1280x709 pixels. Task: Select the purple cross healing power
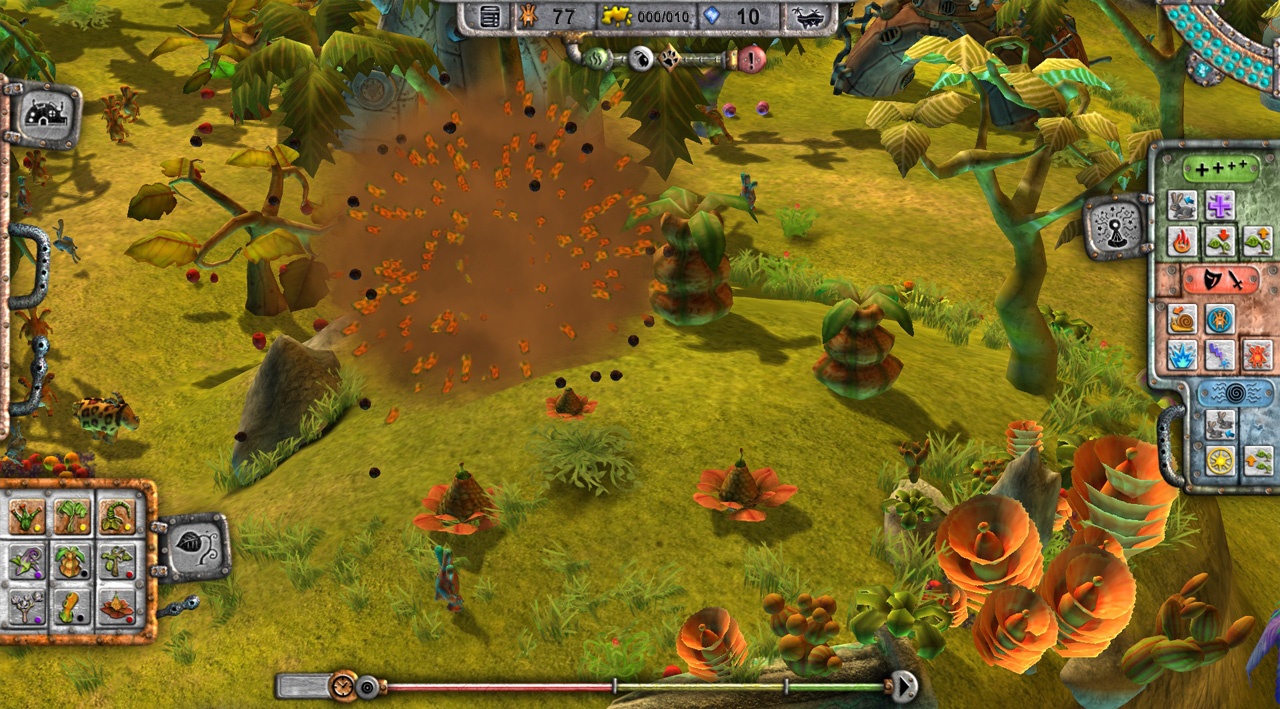click(1219, 205)
